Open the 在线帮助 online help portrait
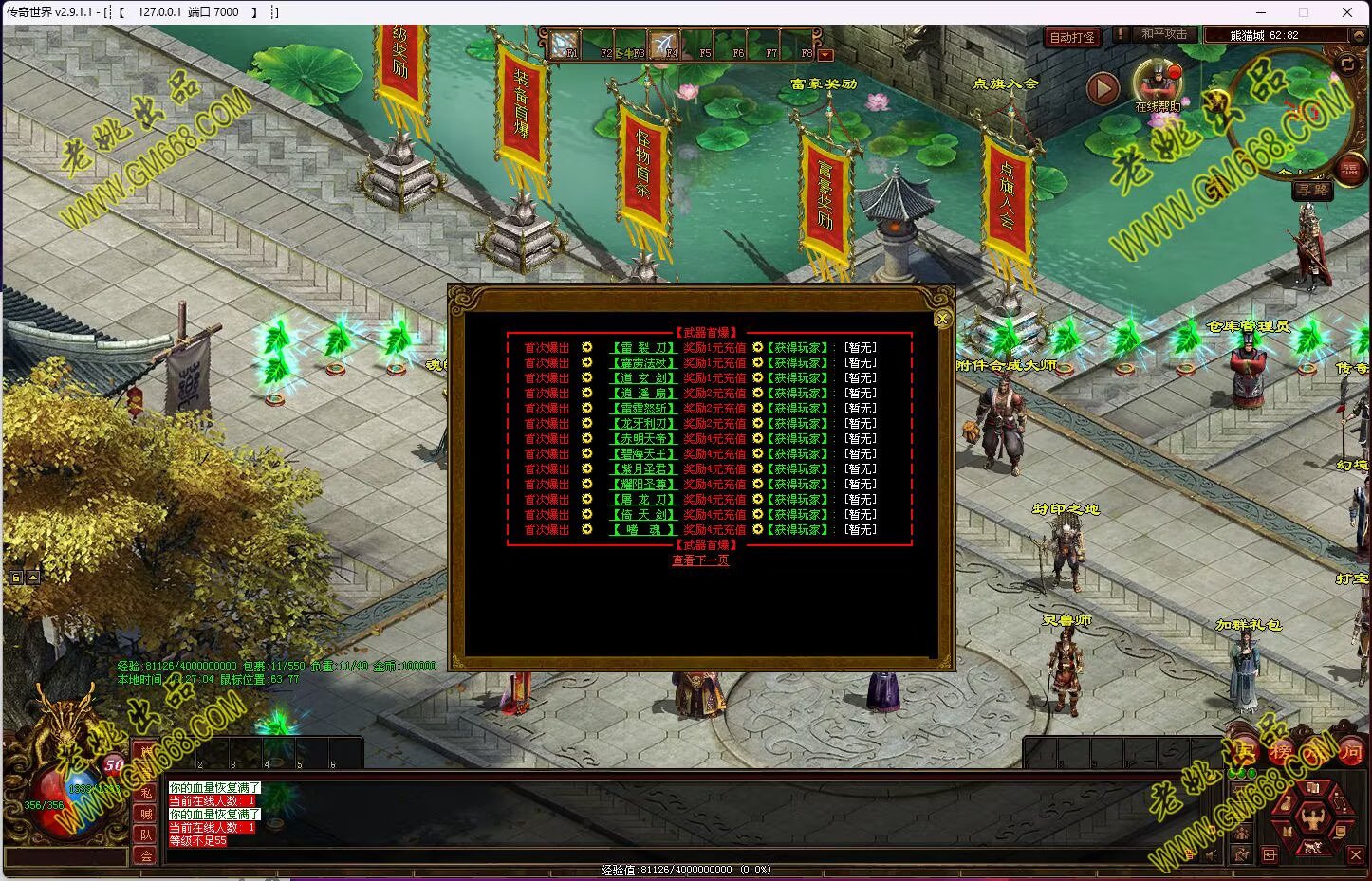1372x881 pixels. pos(1157,83)
